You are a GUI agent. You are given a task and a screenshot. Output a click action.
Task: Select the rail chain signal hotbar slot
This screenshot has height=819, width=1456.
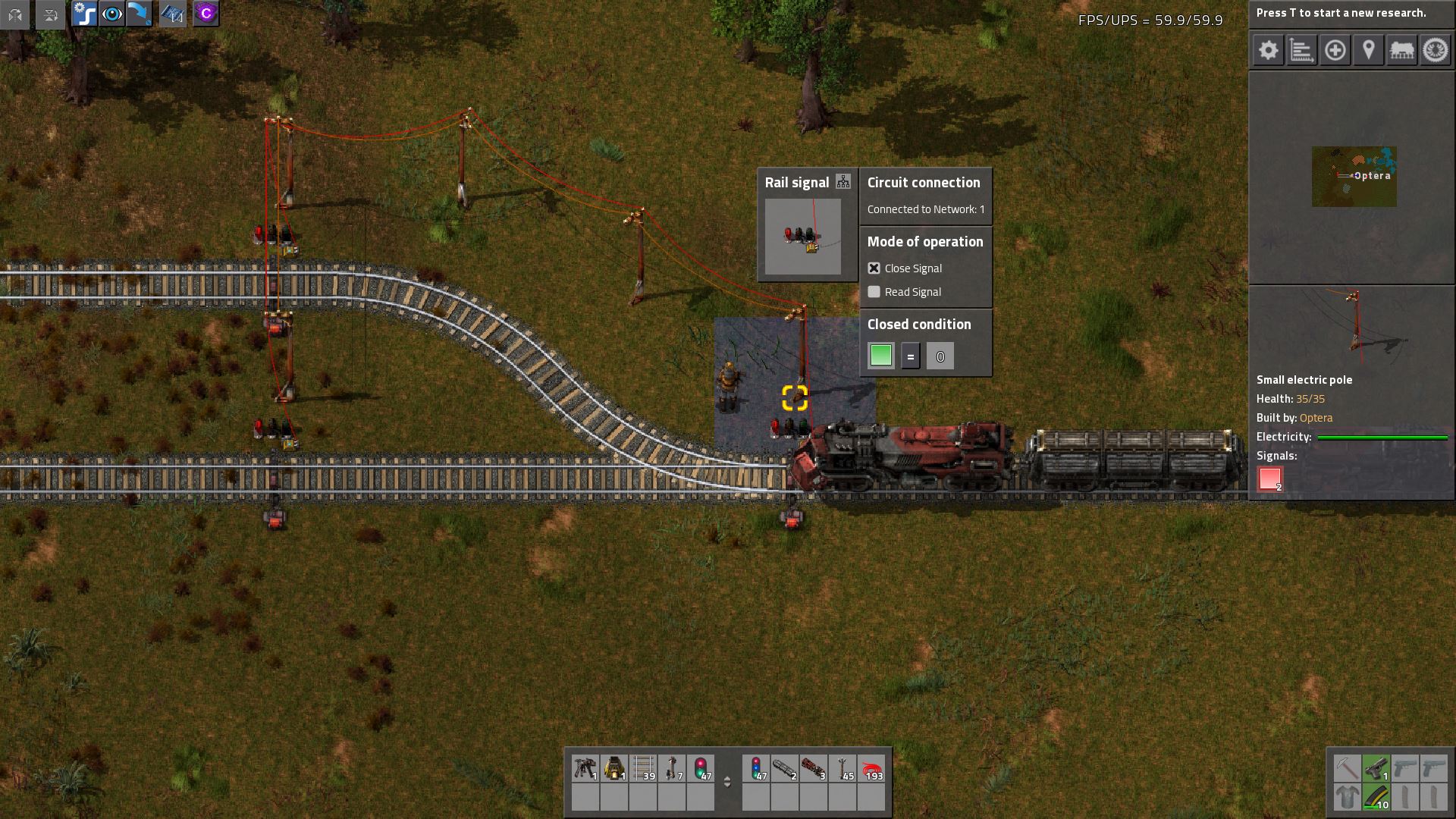(756, 768)
